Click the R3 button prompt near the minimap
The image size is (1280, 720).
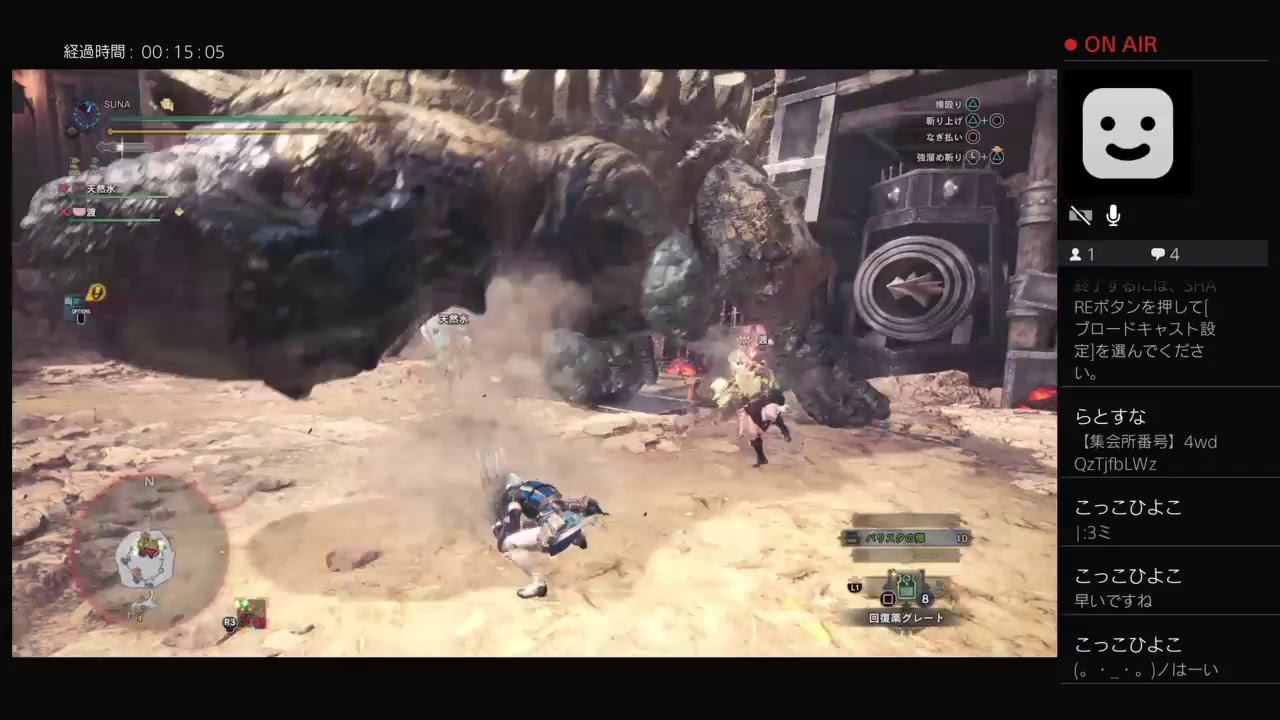[x=230, y=621]
